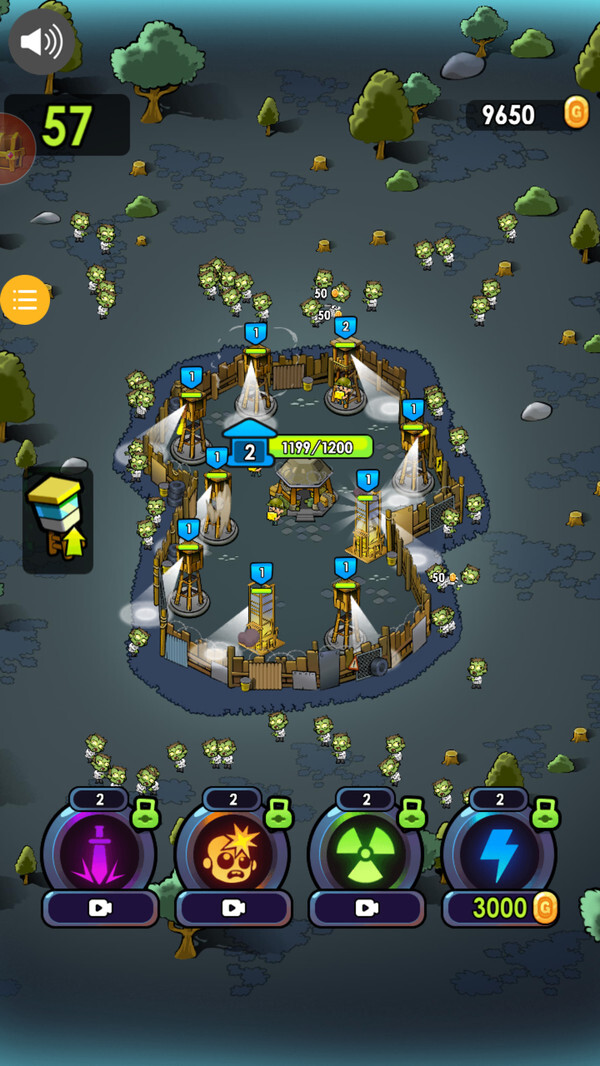Toggle the sound speaker button
The width and height of the screenshot is (600, 1066).
41,41
